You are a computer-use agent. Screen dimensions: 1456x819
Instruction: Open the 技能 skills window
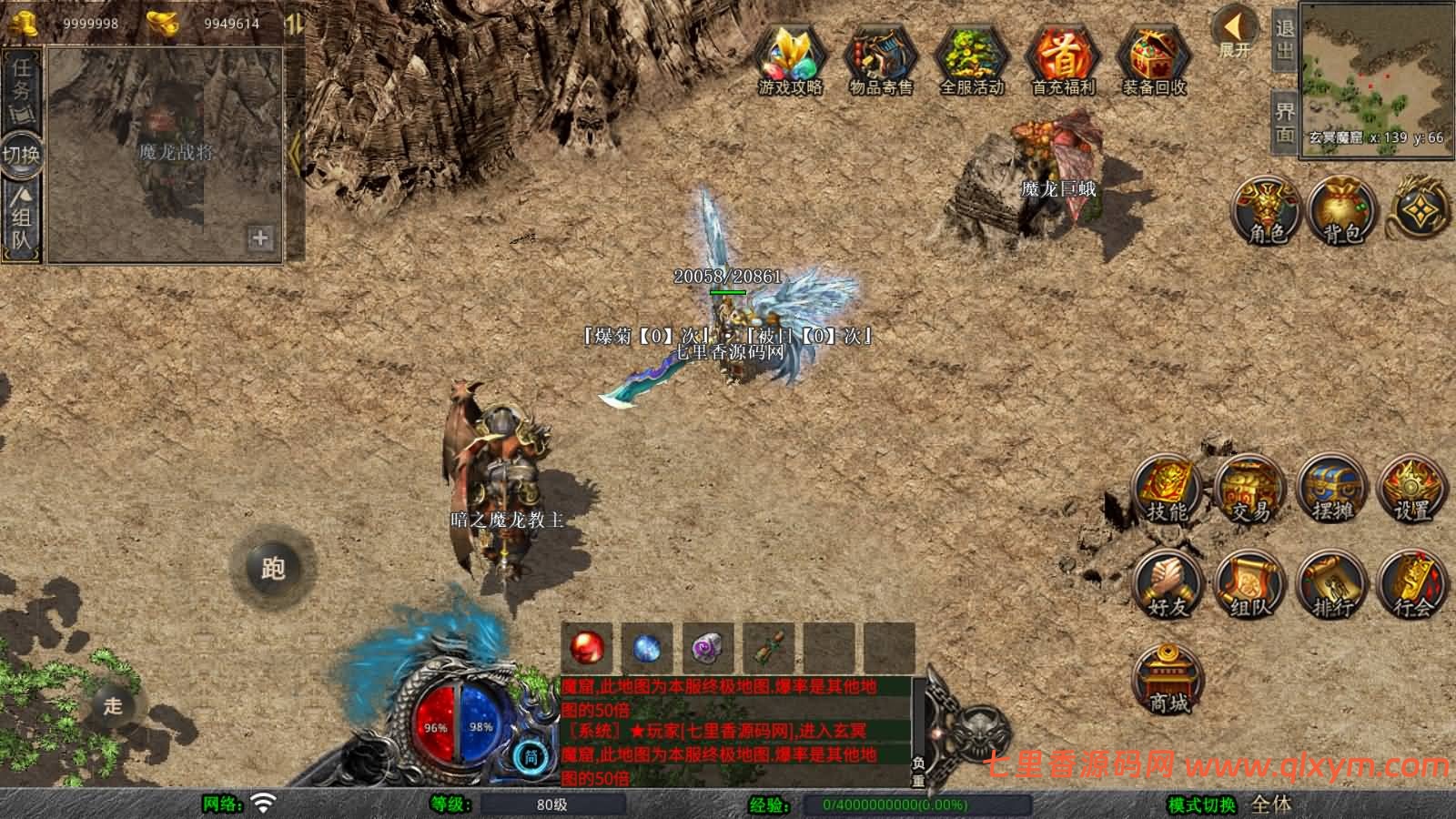click(1165, 490)
